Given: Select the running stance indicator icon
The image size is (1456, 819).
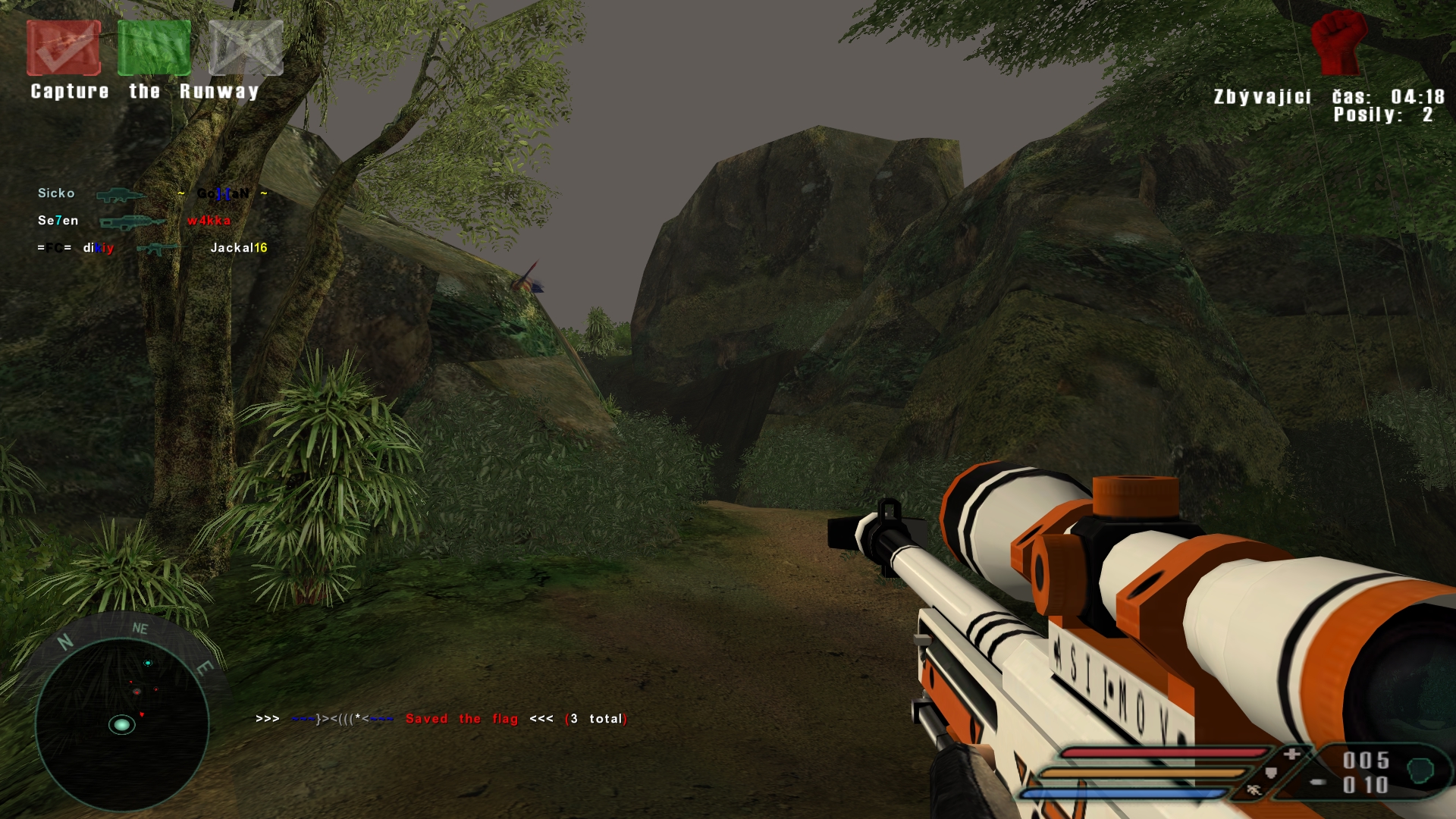Looking at the screenshot, I should pos(1254,789).
